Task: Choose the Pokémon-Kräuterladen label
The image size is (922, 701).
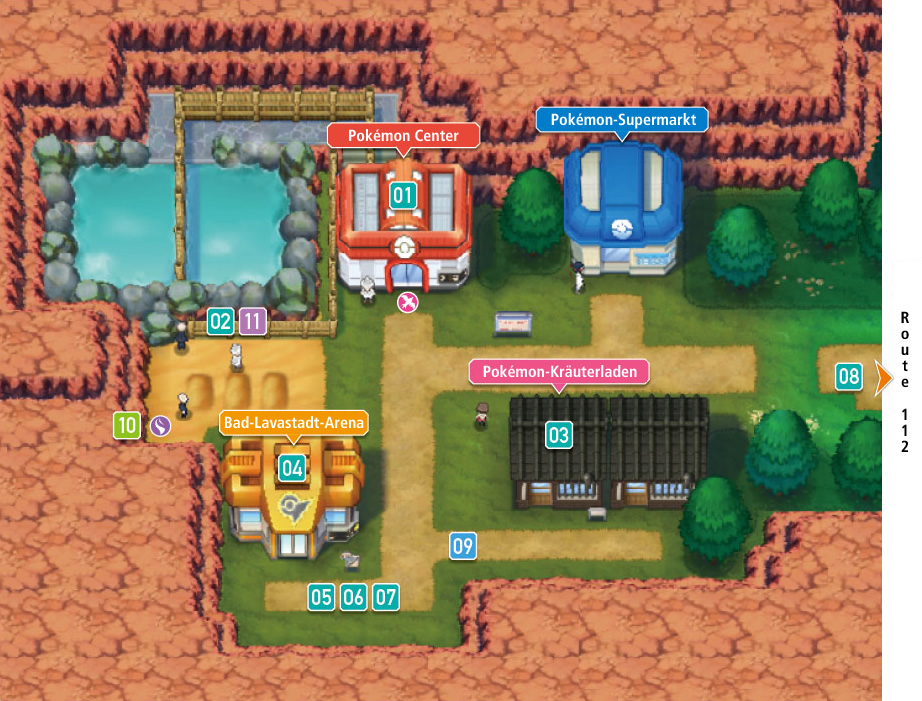Action: [x=560, y=372]
